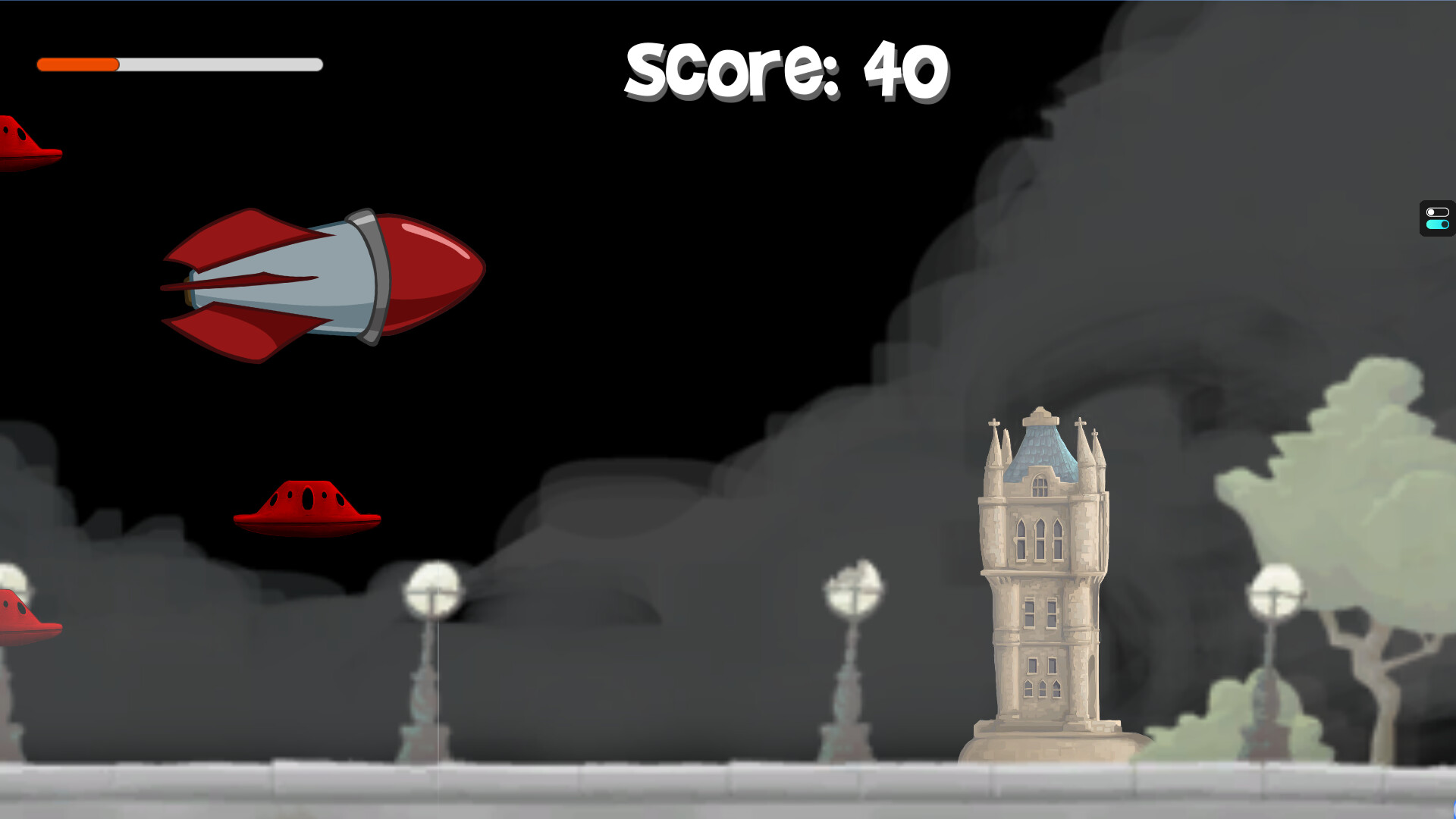Click the UFO near the left edge

coord(23,614)
